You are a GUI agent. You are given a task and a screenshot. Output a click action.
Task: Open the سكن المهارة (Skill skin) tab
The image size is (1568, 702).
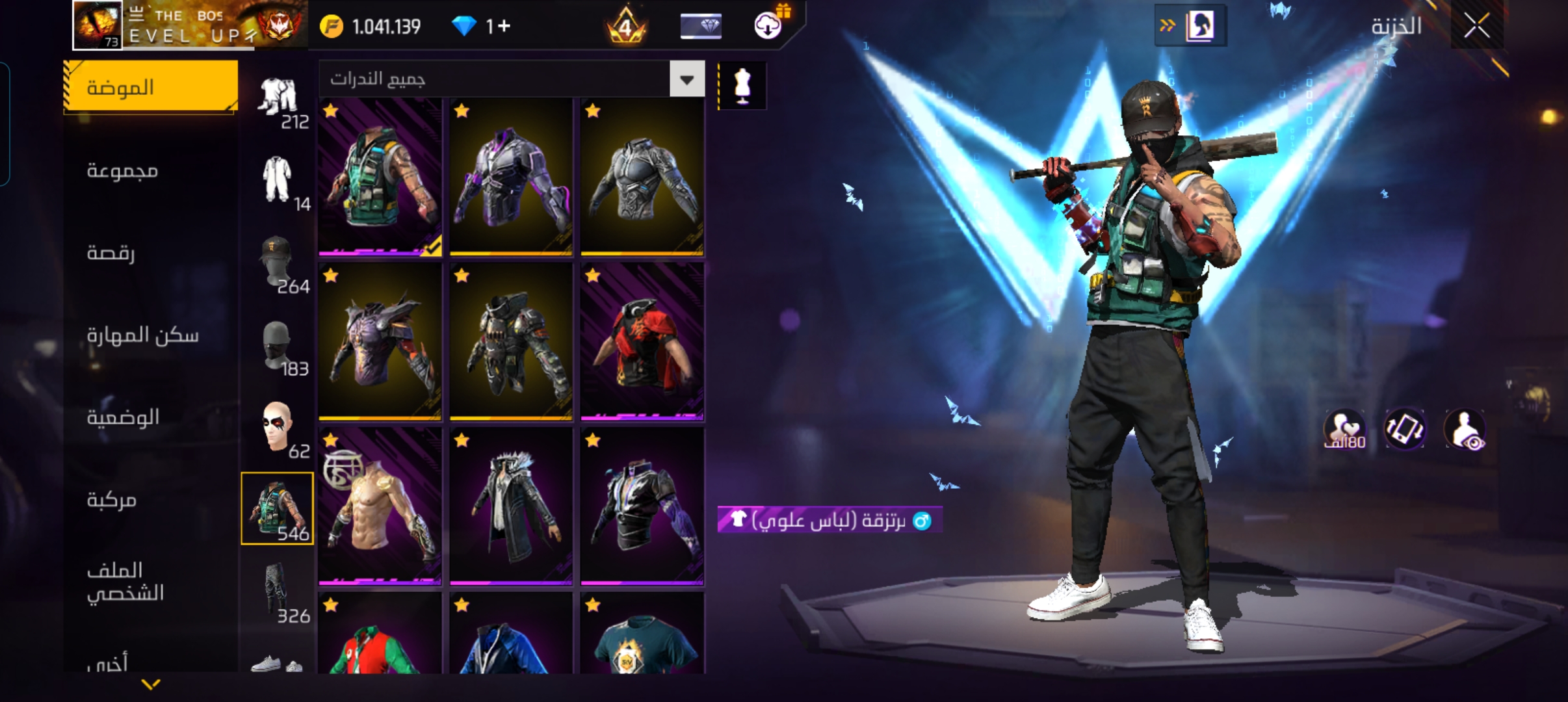pos(143,335)
